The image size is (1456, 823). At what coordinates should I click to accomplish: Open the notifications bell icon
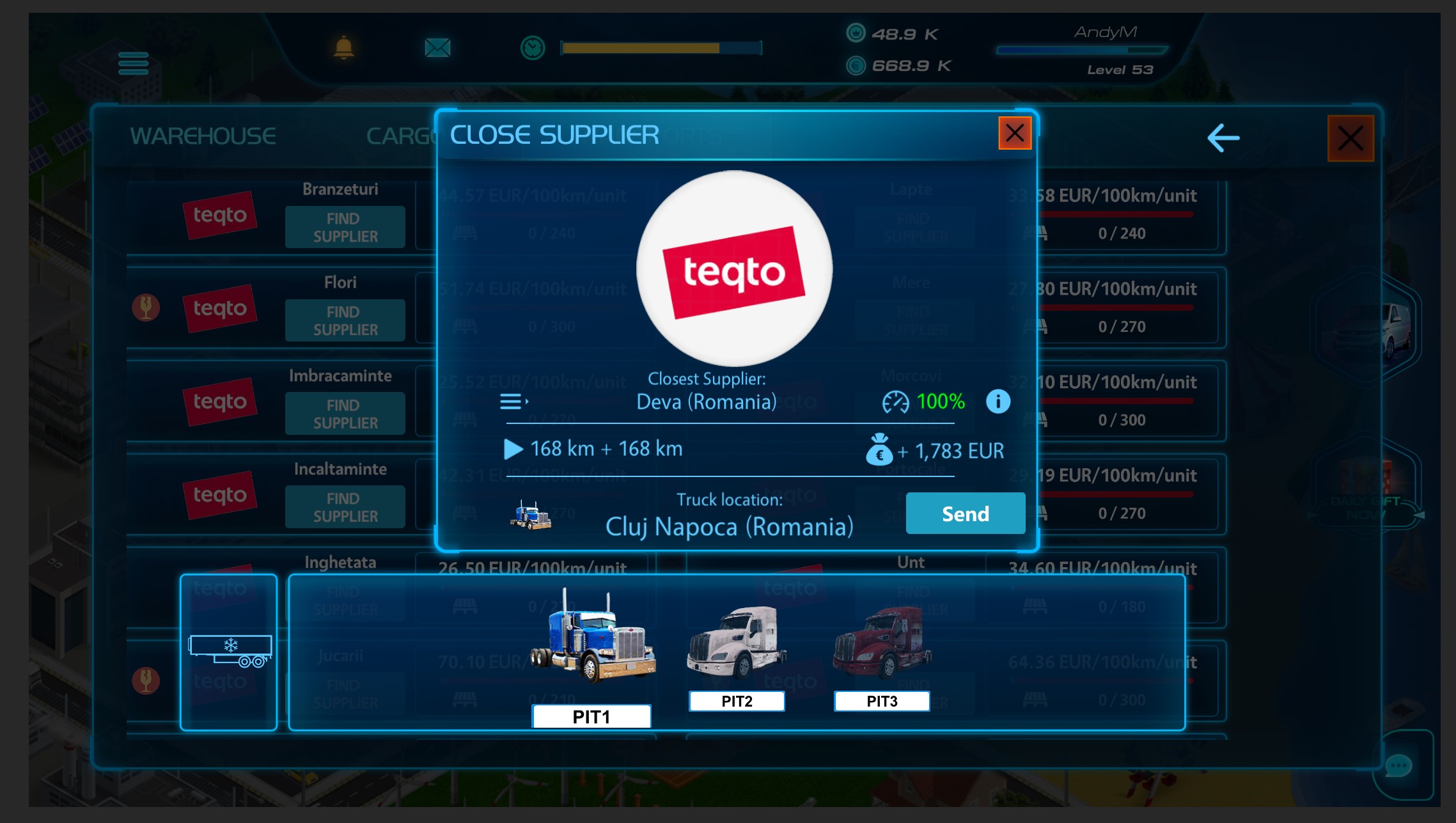[x=345, y=47]
